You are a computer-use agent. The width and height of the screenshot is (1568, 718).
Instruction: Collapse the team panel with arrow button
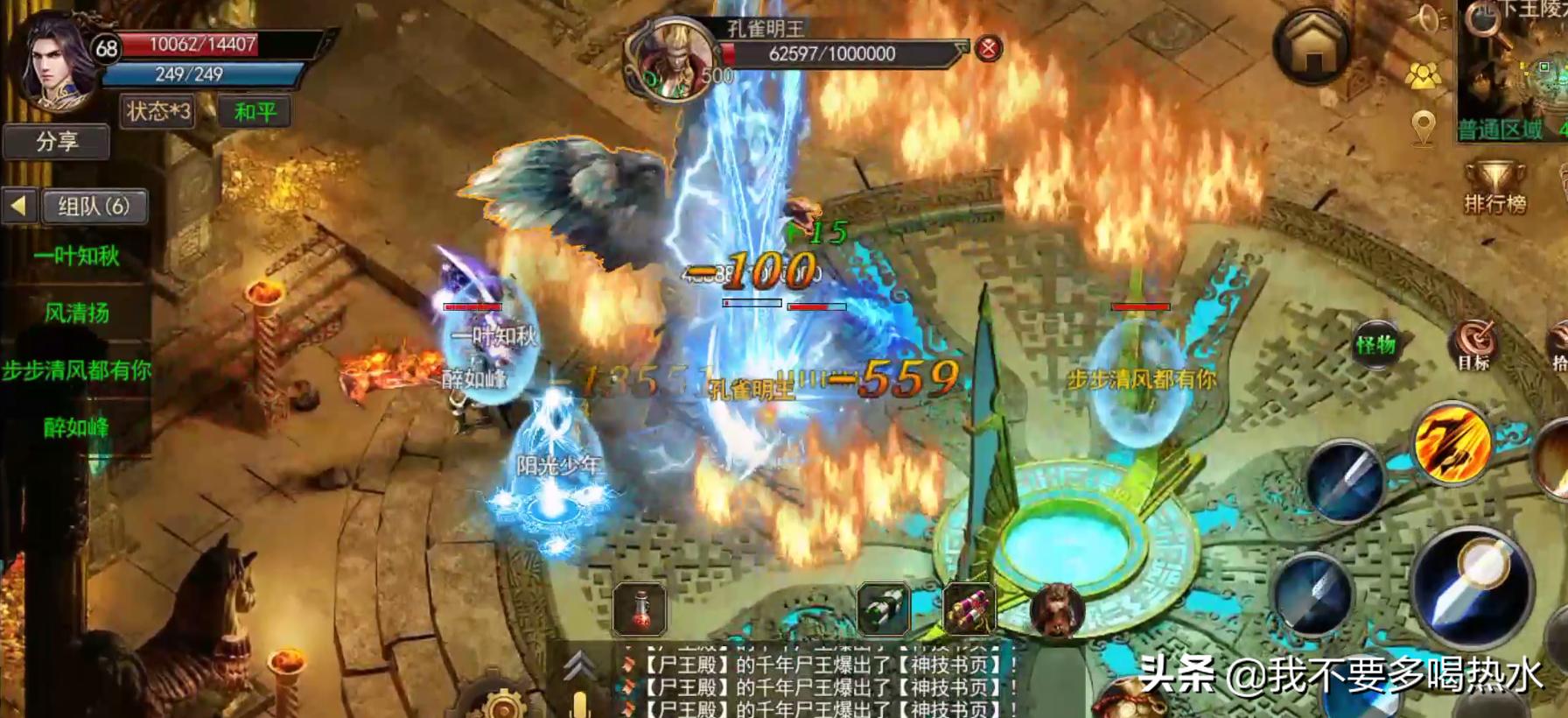tap(18, 206)
